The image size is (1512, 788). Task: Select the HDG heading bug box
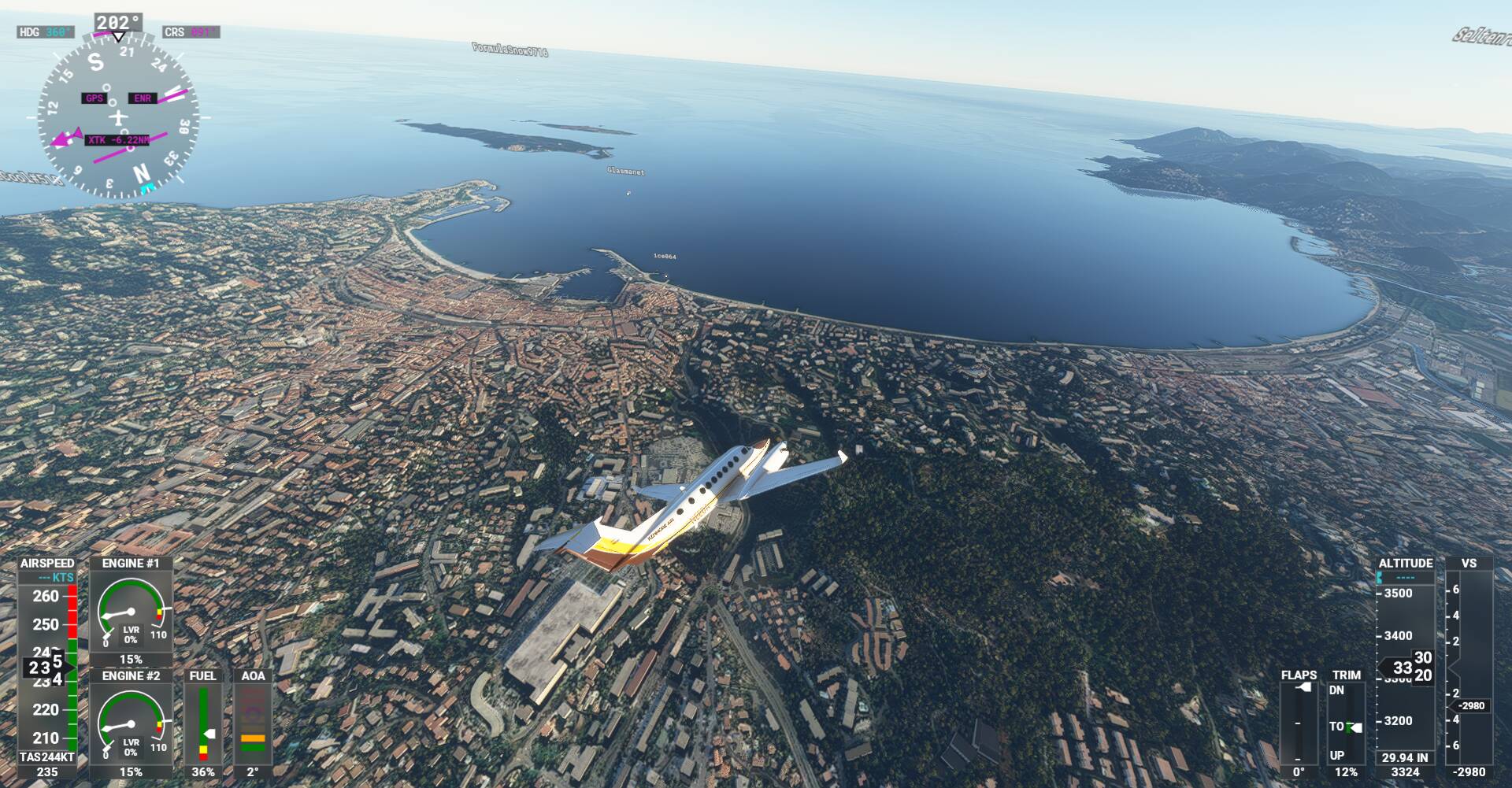tap(46, 32)
